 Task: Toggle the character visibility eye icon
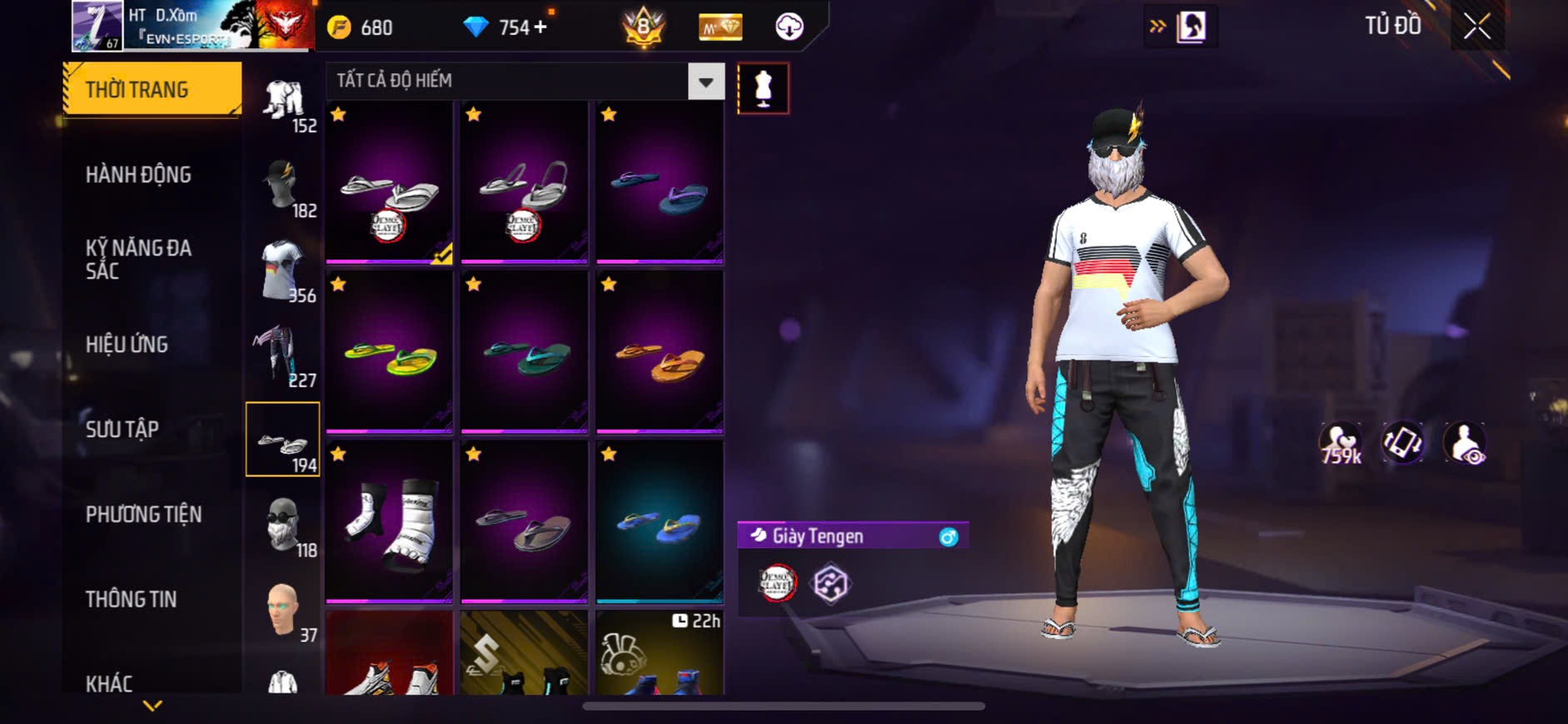click(1464, 443)
